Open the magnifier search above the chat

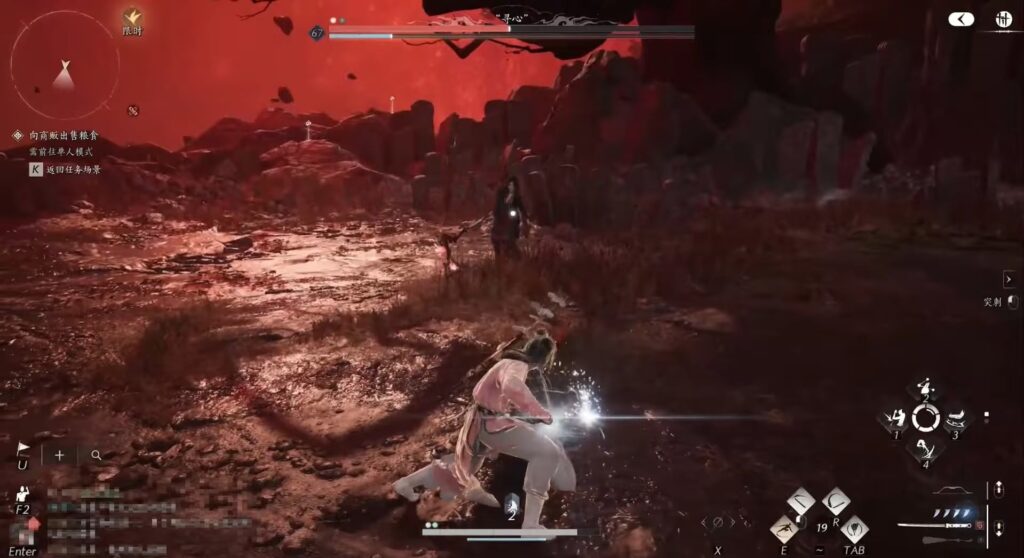coord(96,454)
